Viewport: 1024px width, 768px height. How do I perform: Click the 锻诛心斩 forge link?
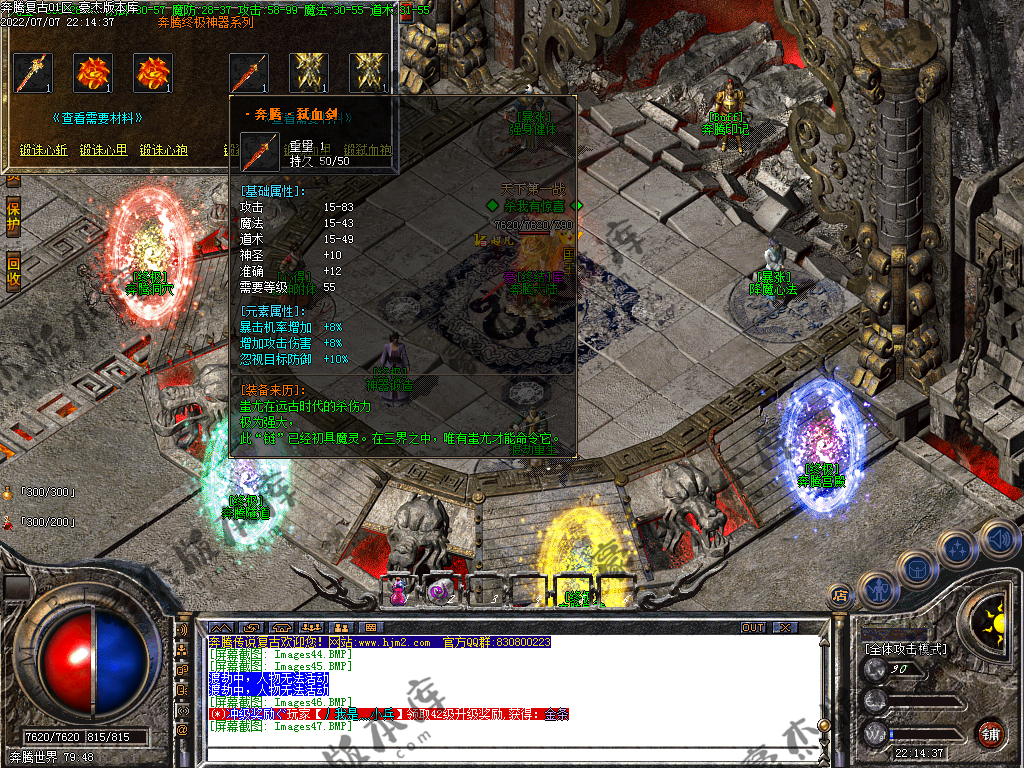pyautogui.click(x=44, y=150)
